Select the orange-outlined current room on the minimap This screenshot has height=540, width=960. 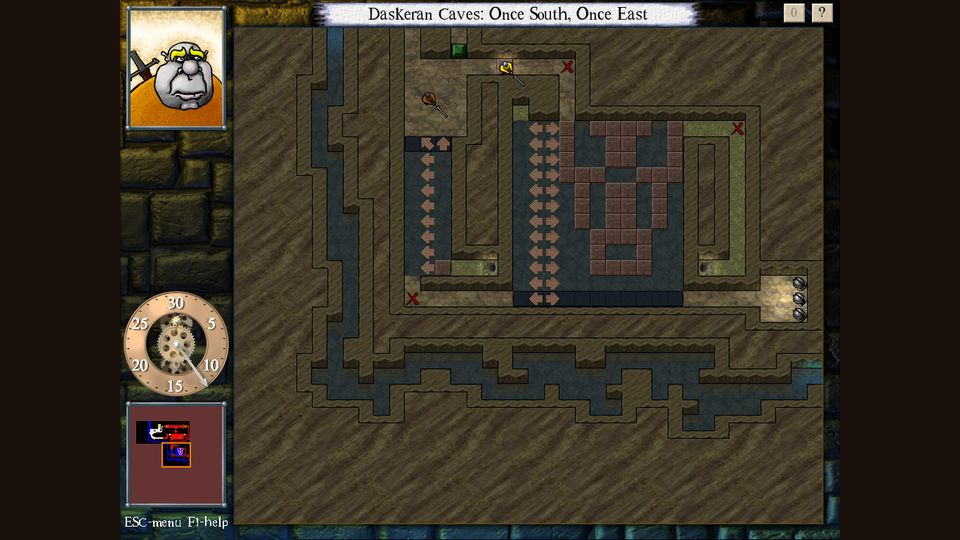click(x=177, y=455)
